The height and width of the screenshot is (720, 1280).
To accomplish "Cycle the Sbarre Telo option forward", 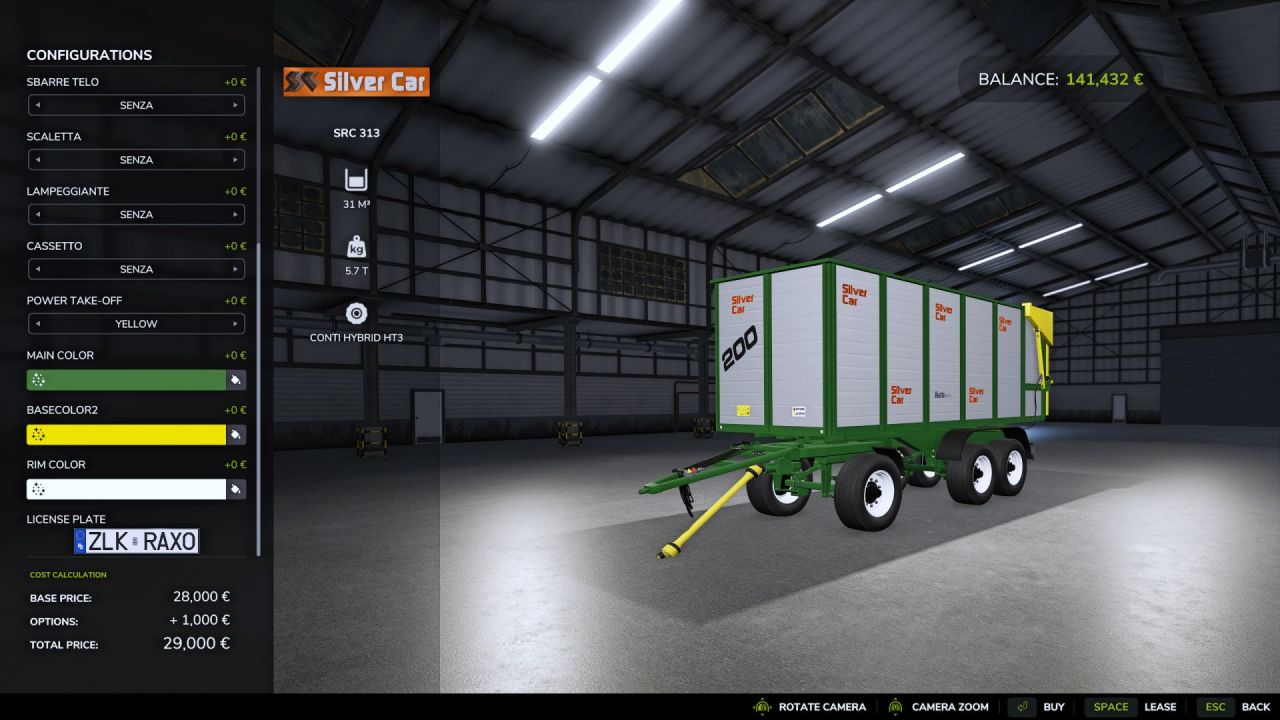I will (x=237, y=105).
